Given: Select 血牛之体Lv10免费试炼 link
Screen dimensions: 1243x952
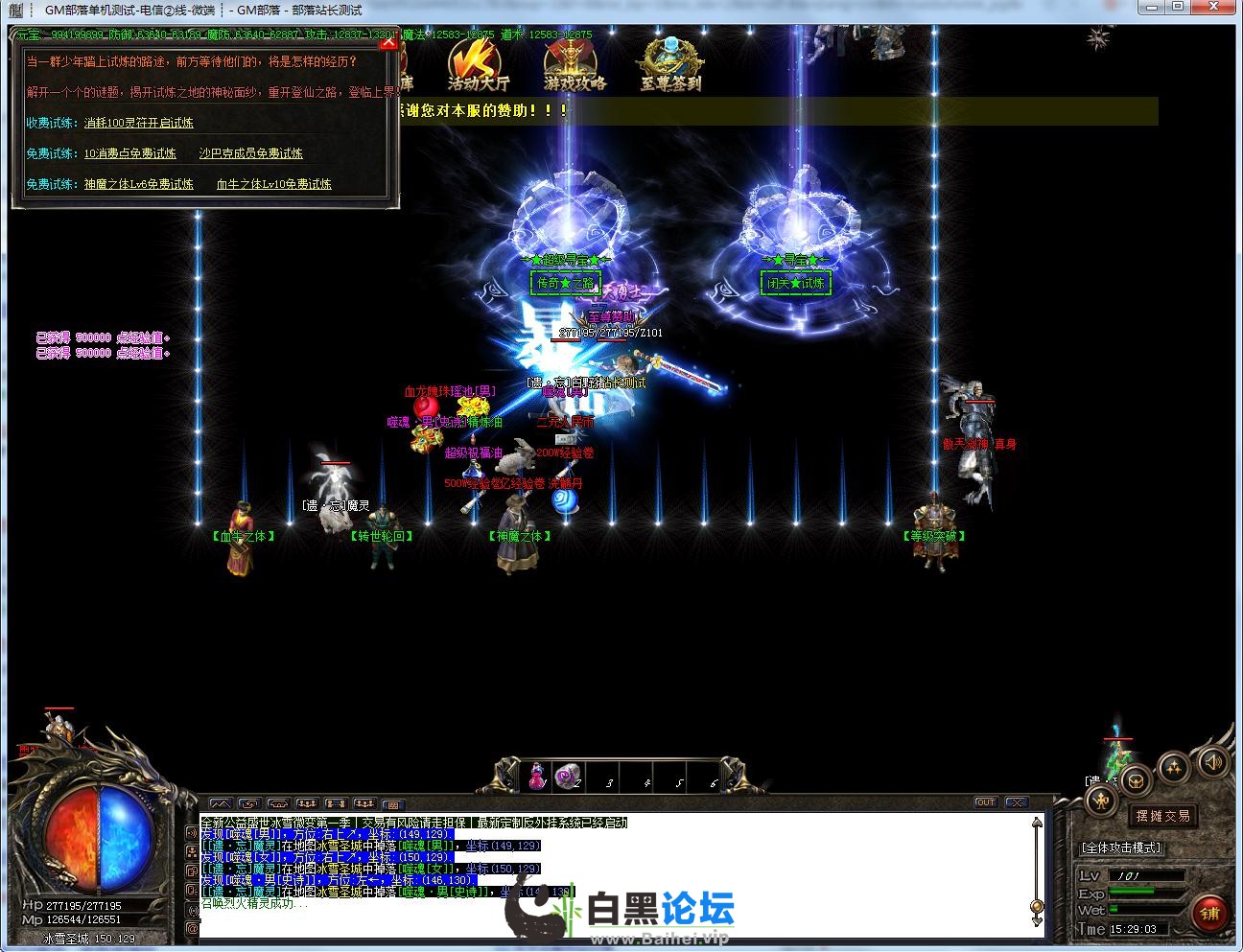Looking at the screenshot, I should (273, 184).
